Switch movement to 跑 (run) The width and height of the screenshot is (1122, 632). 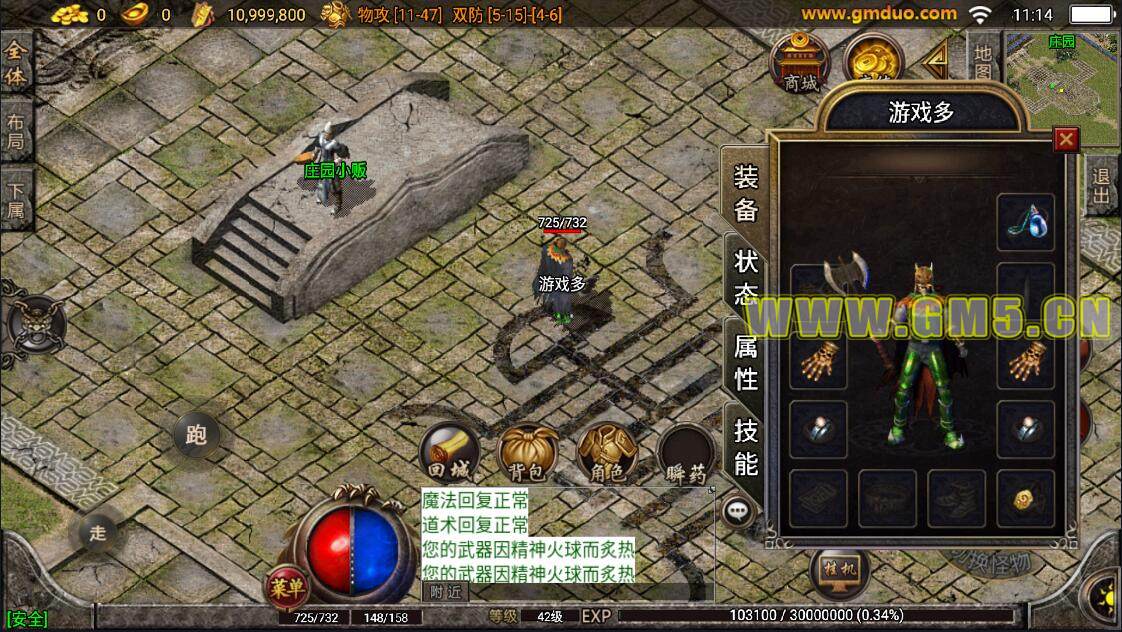pos(196,435)
